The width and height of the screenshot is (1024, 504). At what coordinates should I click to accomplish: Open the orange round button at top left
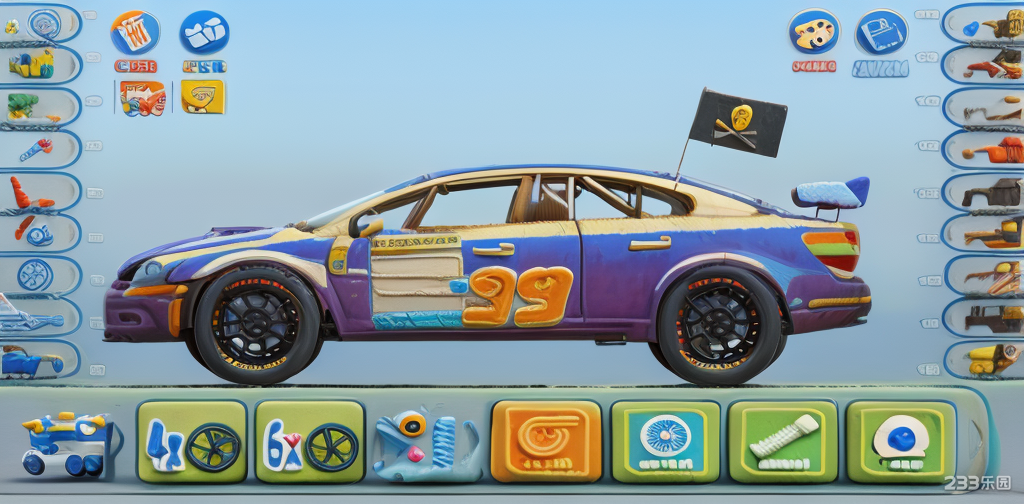pyautogui.click(x=135, y=32)
